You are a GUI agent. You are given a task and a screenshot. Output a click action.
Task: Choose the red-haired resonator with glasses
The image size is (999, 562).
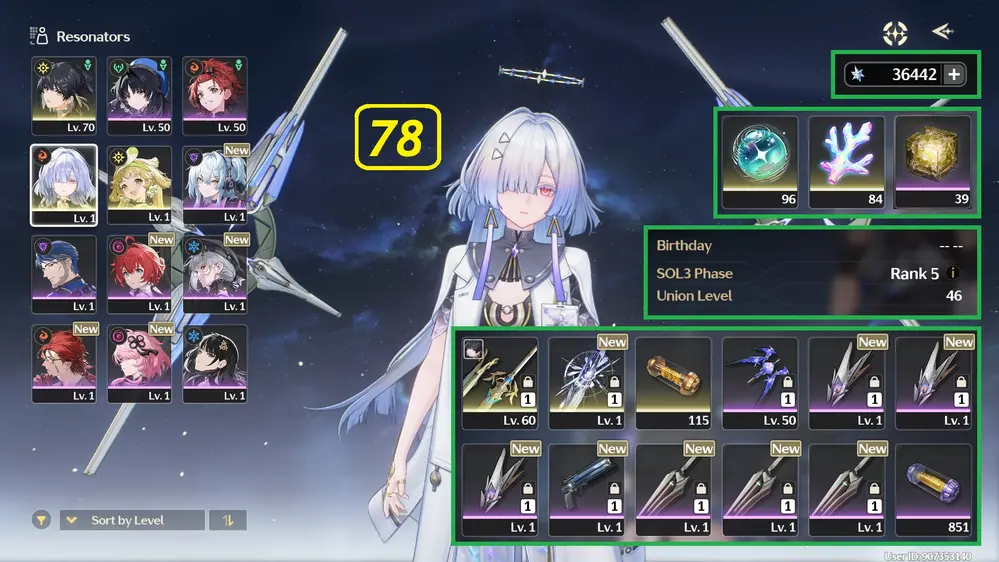point(64,363)
